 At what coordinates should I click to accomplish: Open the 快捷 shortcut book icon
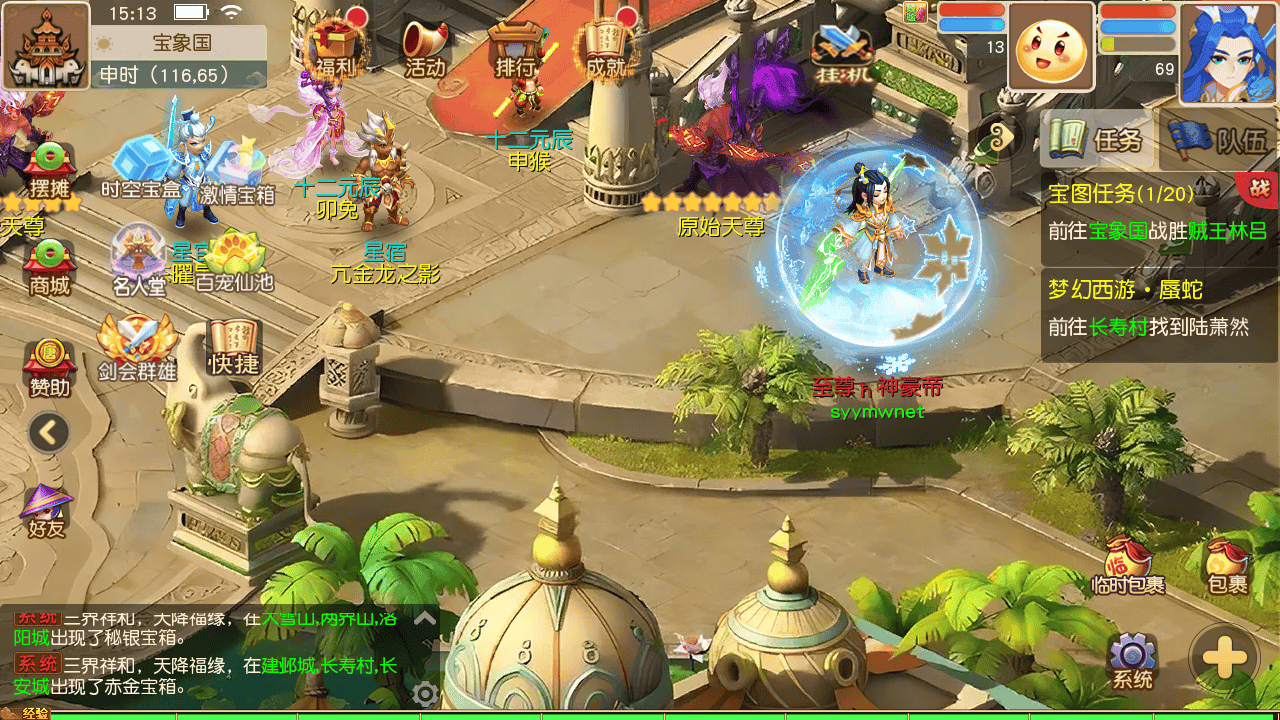click(234, 348)
